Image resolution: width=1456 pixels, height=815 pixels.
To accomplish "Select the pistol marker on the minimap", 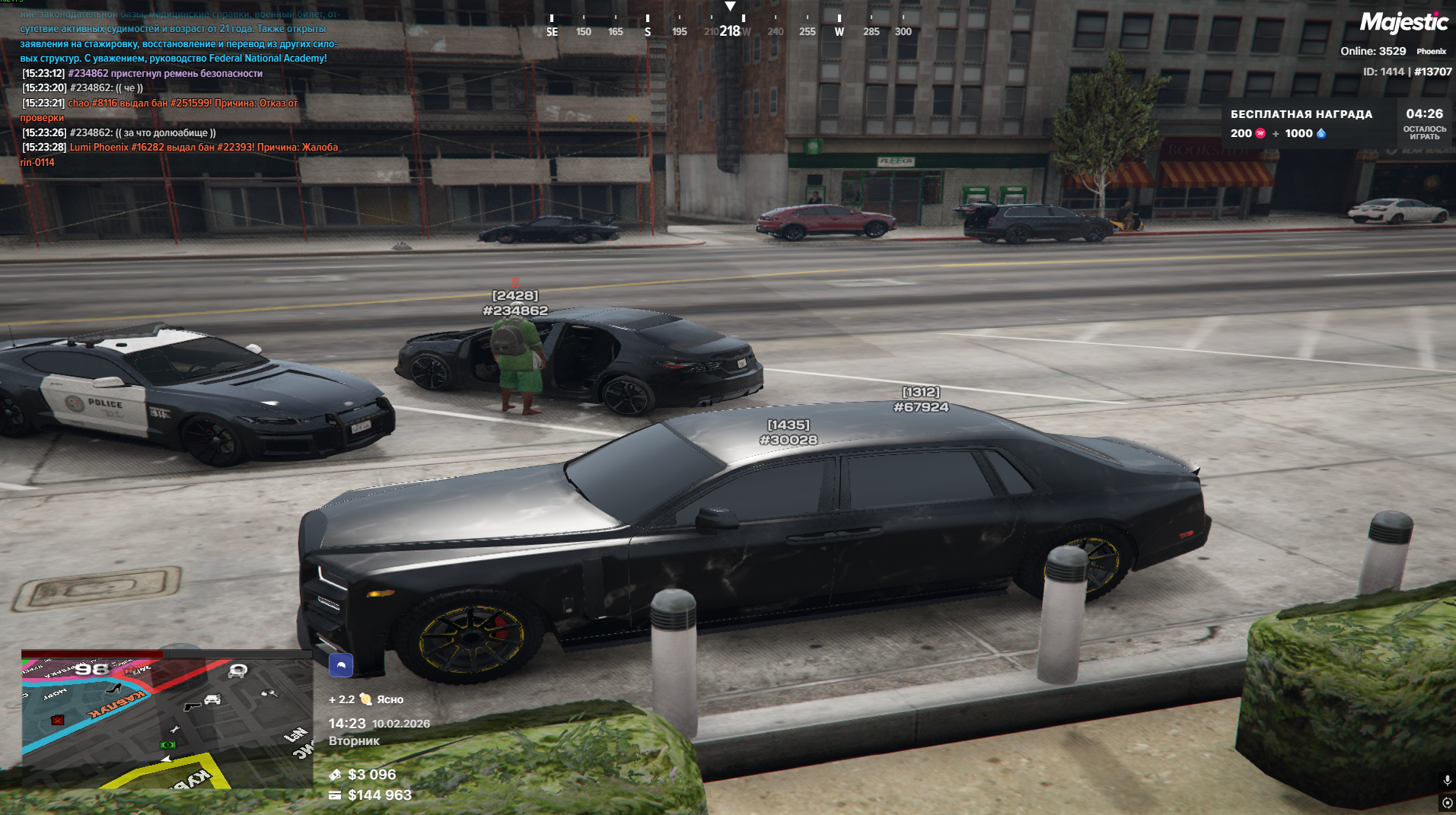I will 192,705.
